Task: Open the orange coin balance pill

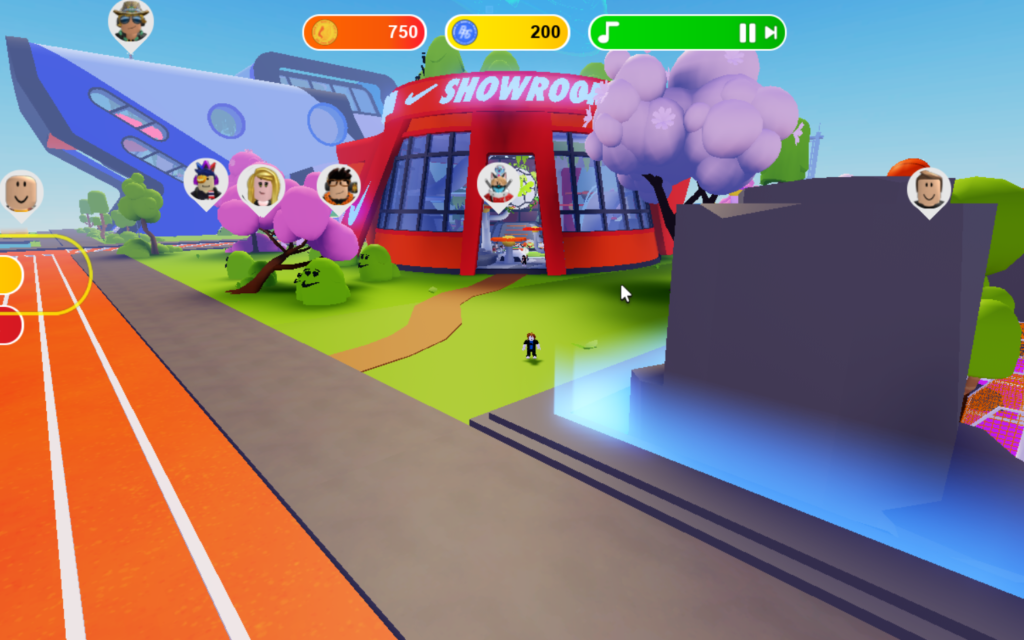Action: tap(365, 32)
